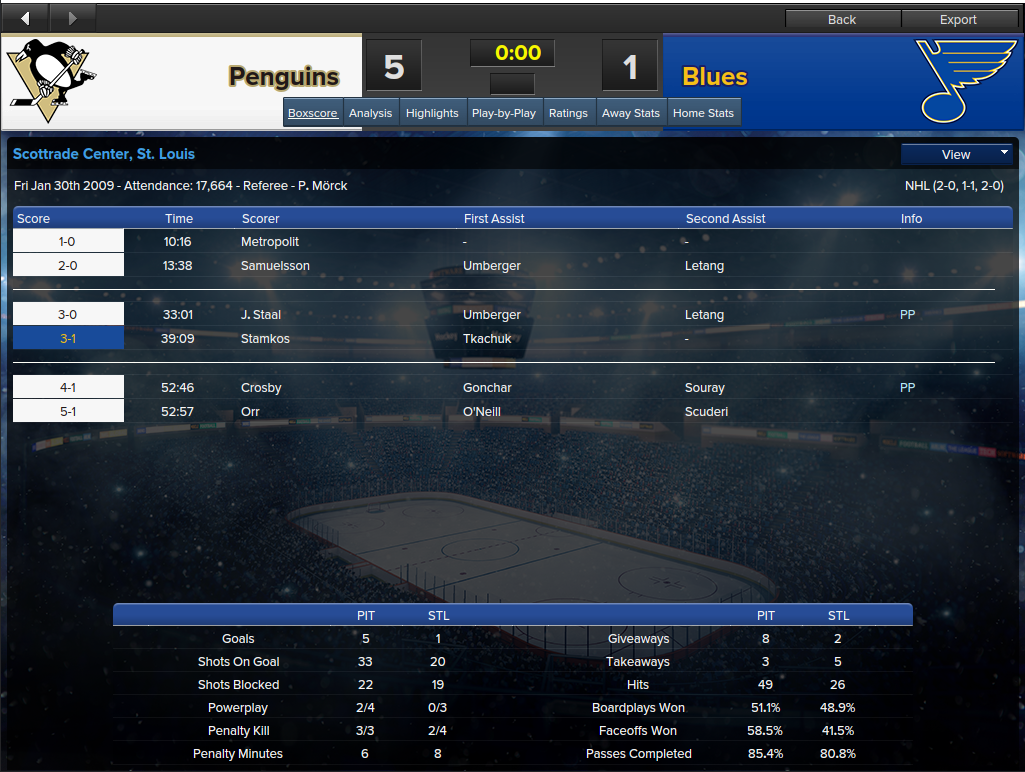Image resolution: width=1025 pixels, height=772 pixels.
Task: View the Ratings tab
Action: tap(568, 113)
